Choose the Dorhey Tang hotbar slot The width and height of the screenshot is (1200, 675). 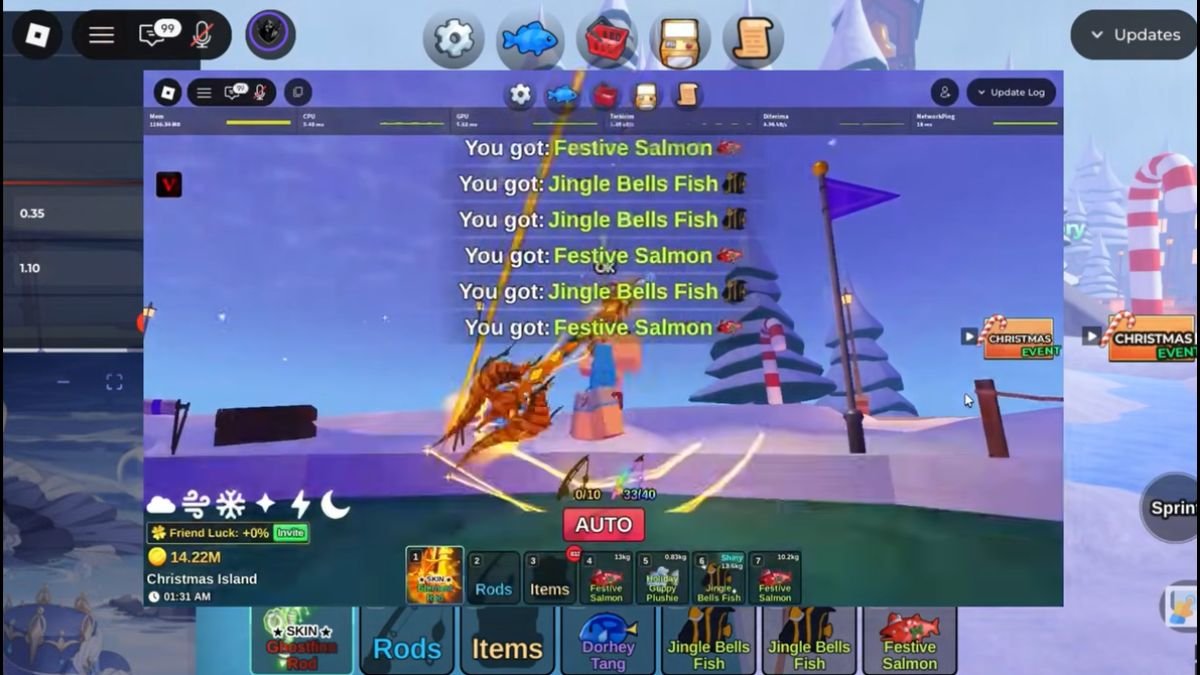click(x=608, y=641)
